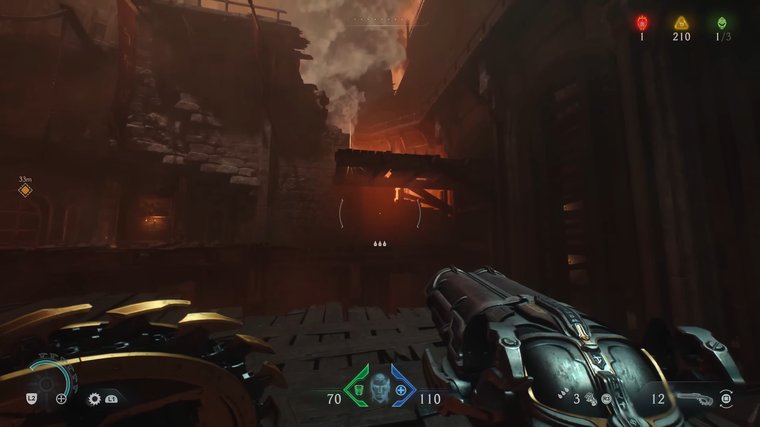The height and width of the screenshot is (427, 760).
Task: Select the orange objective waypoint marker
Action: tap(25, 190)
